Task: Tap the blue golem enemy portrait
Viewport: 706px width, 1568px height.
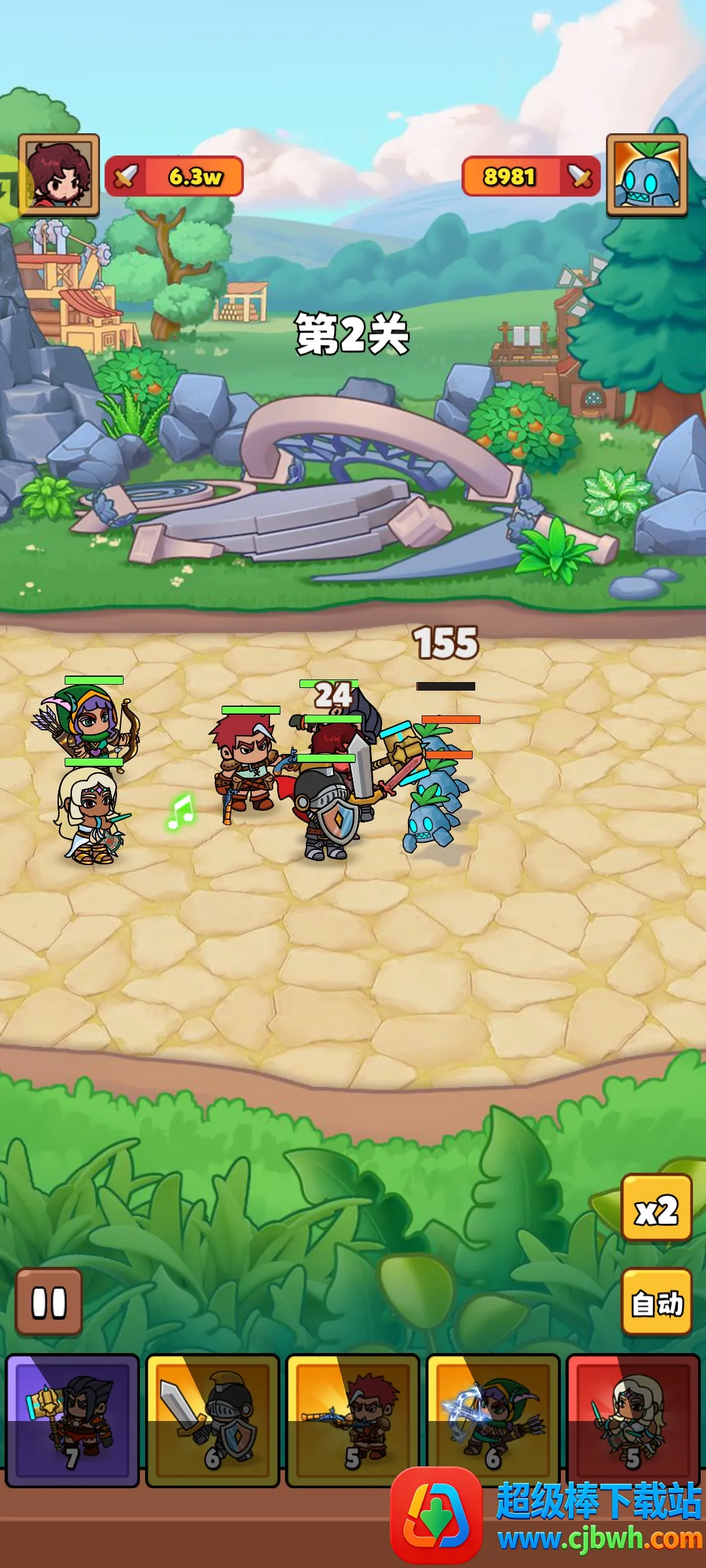Action: click(647, 175)
